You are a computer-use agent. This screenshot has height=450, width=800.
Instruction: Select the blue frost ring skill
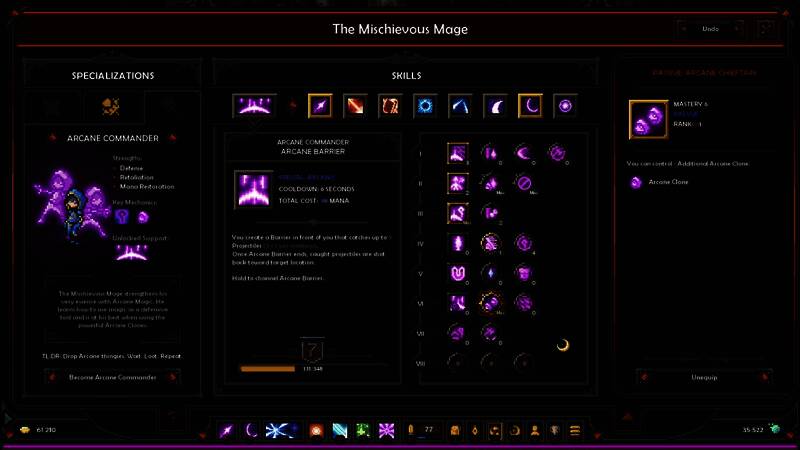point(425,105)
